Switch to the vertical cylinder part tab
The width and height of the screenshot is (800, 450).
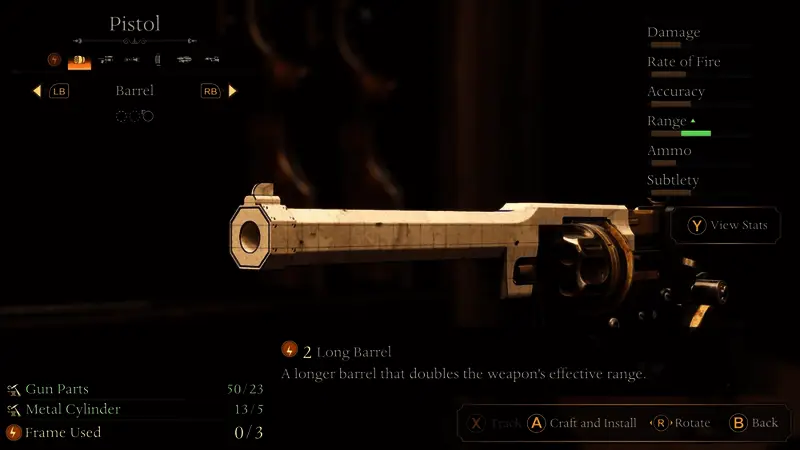157,61
